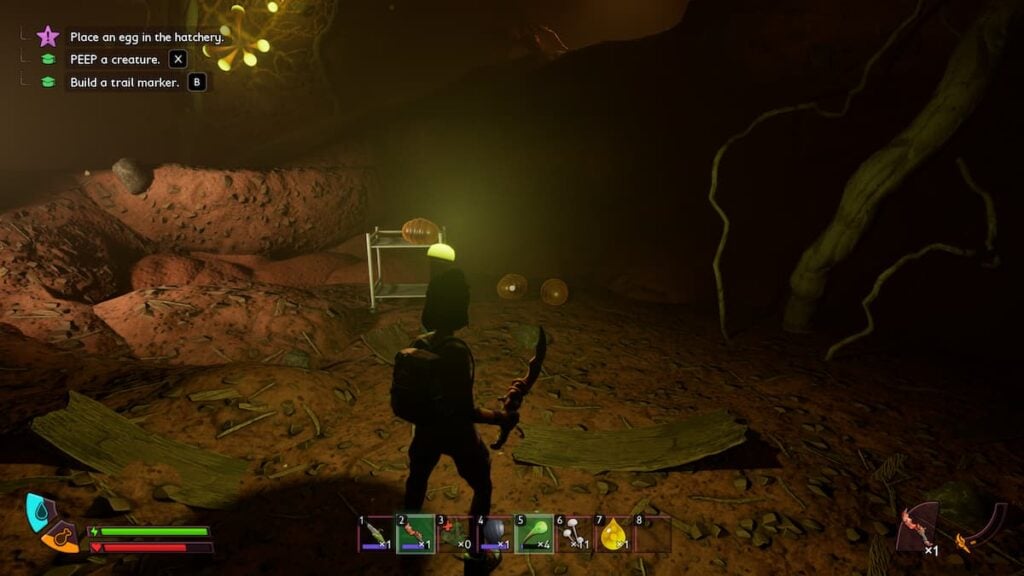Select the yellow droplet item in slot 7

[x=613, y=533]
